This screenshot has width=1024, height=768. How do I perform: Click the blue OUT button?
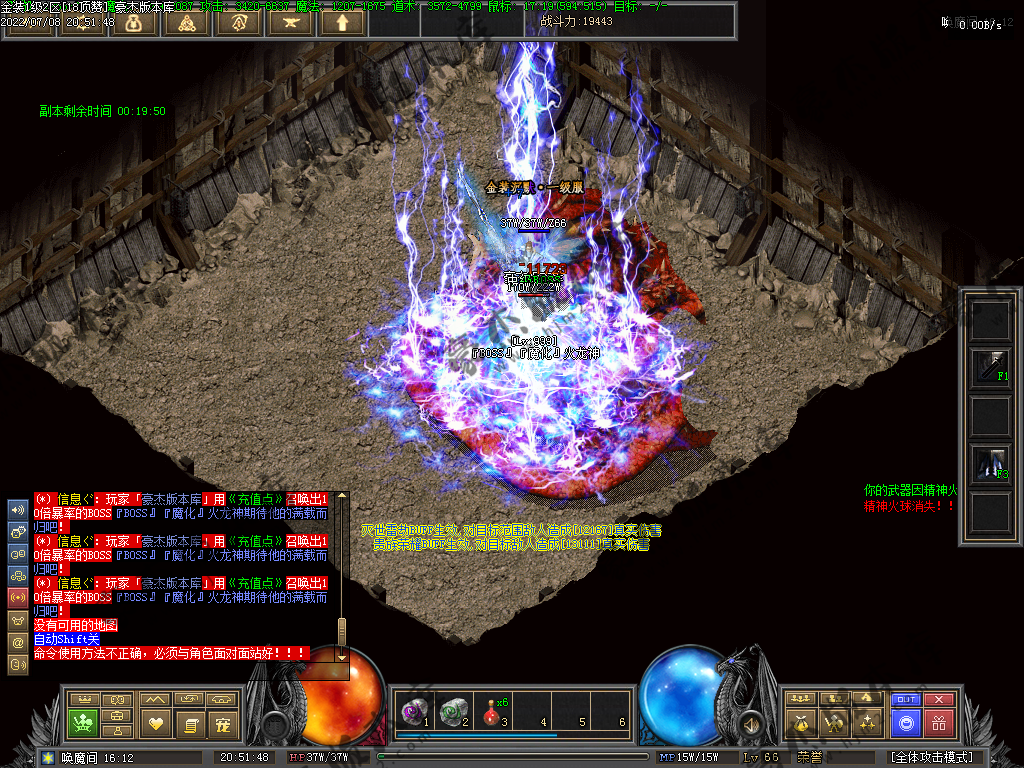906,699
